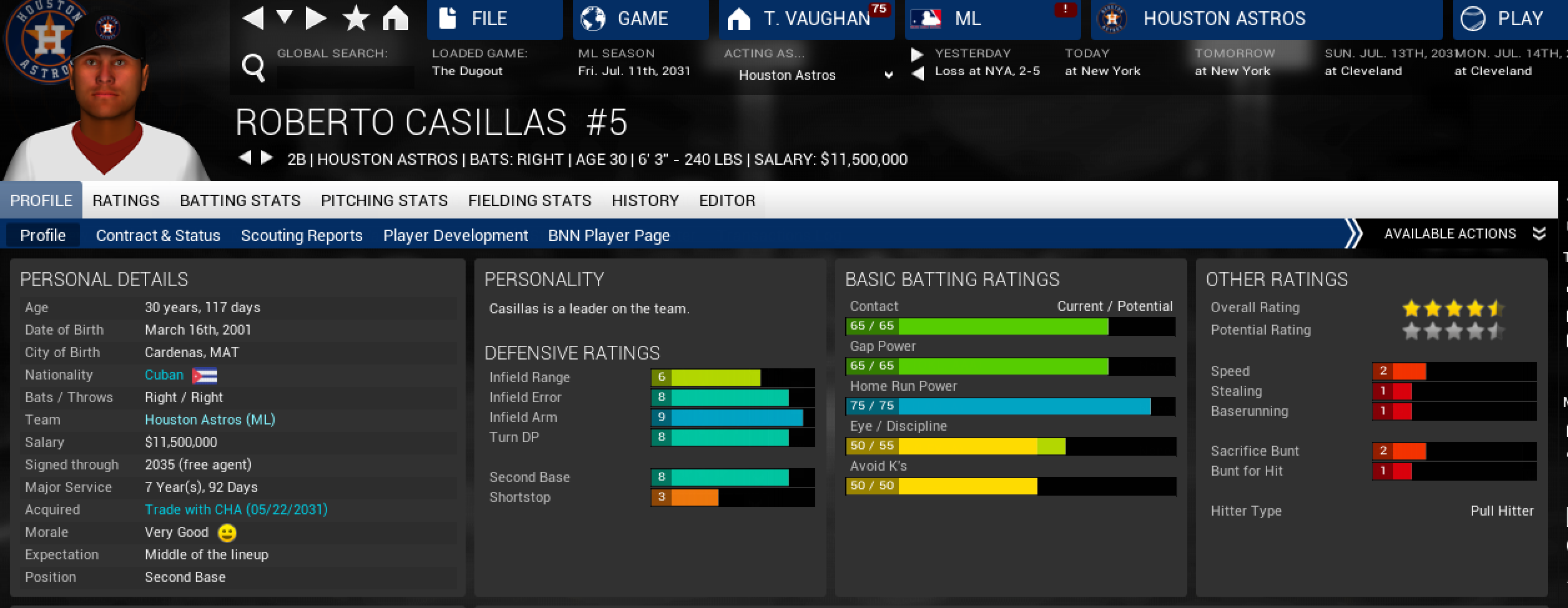The image size is (1568, 608).
Task: Switch to the BATTING STATS tab
Action: point(240,200)
